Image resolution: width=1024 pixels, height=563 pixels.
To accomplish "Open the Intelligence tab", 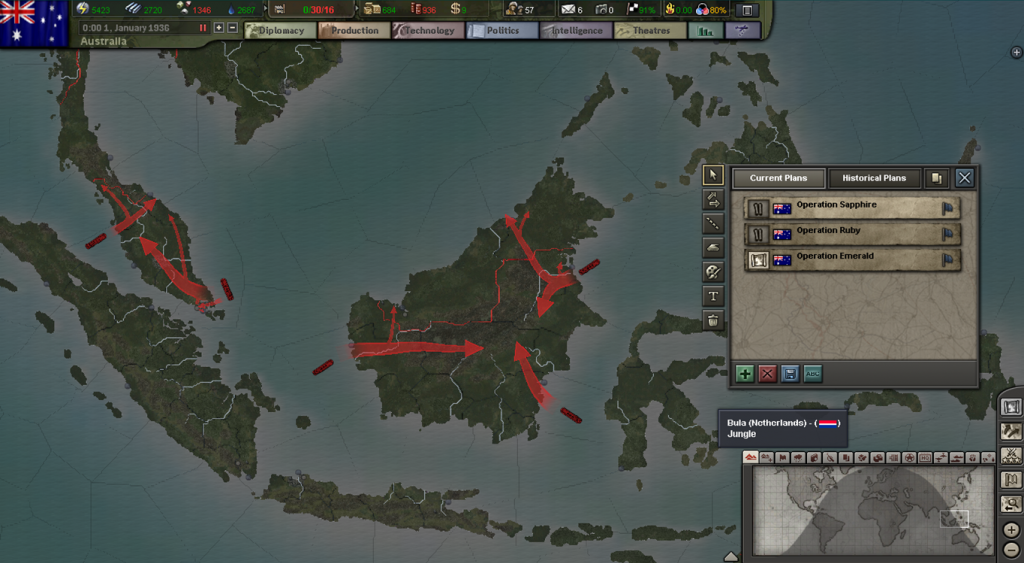I will point(576,30).
